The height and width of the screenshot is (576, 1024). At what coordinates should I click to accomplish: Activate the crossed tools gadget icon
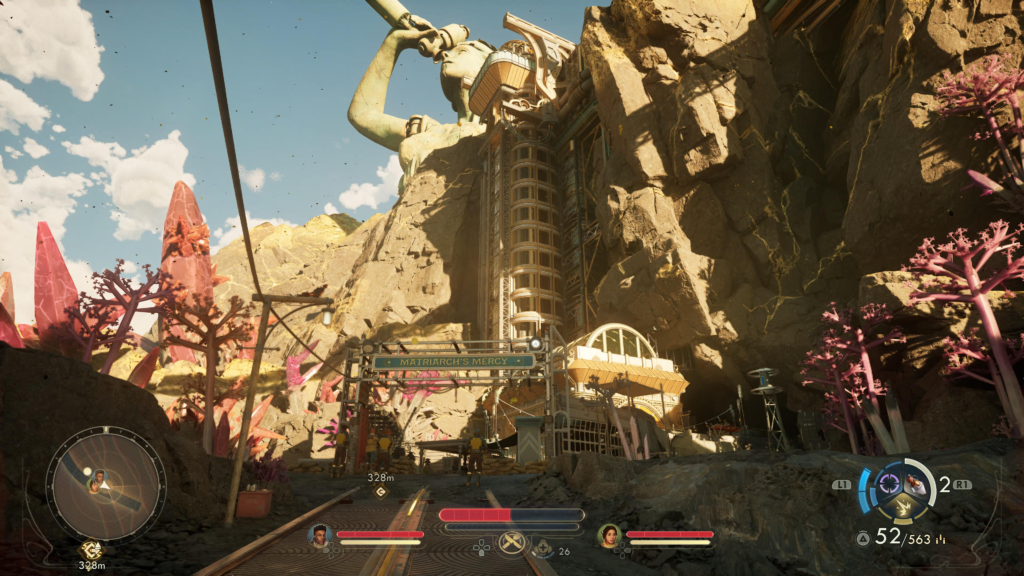click(512, 543)
